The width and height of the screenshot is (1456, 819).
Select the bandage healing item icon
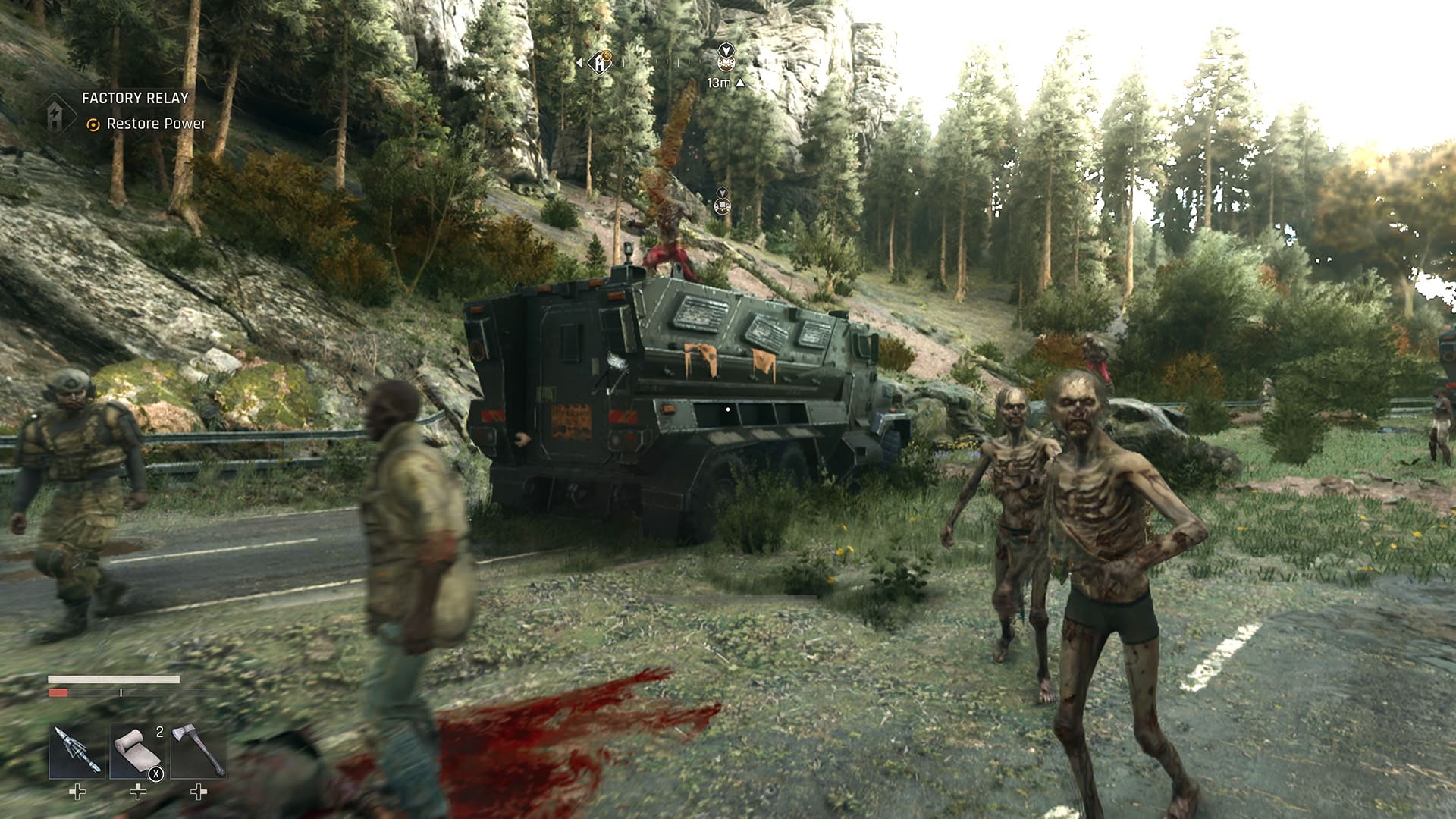(x=136, y=750)
